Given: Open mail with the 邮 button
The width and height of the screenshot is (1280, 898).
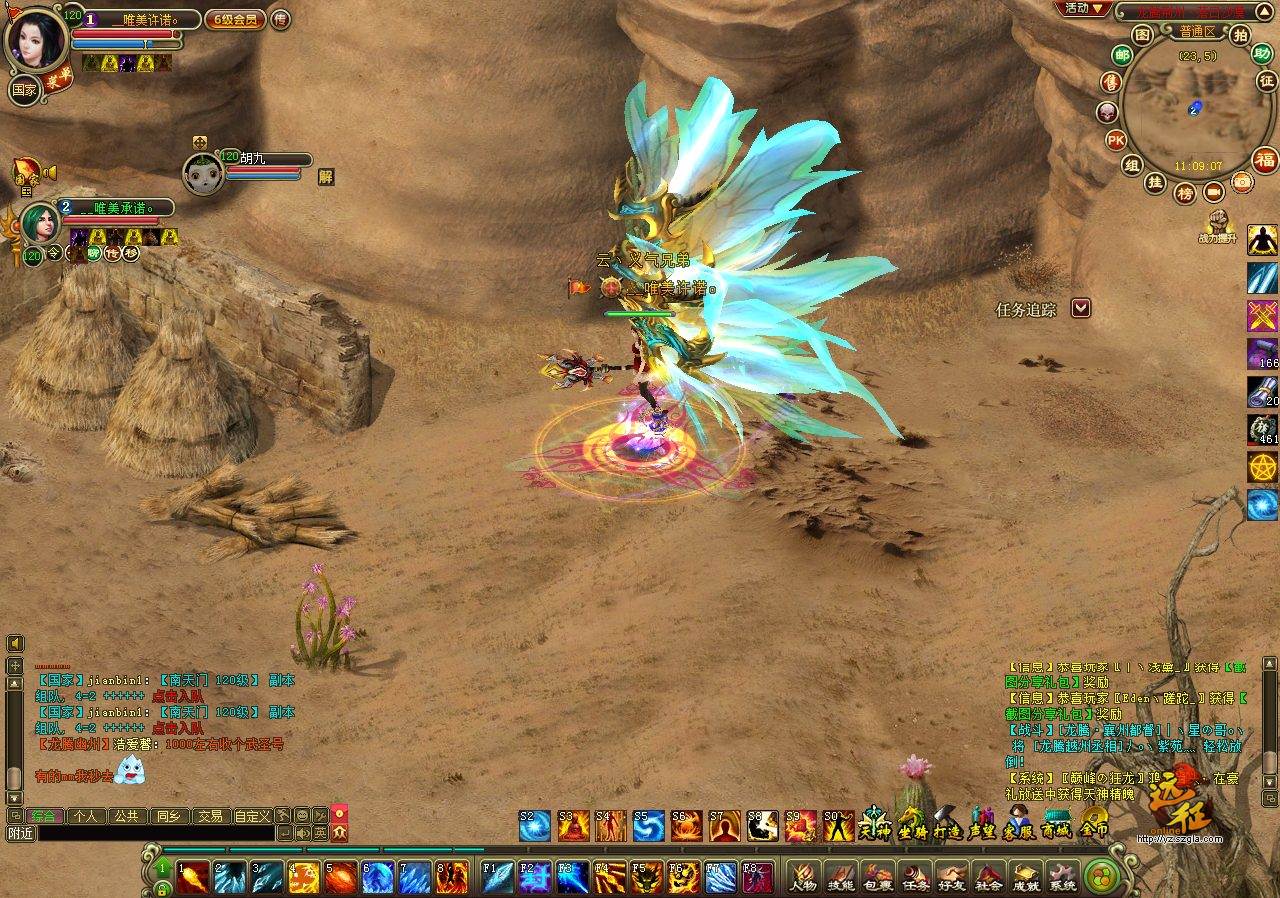Looking at the screenshot, I should pyautogui.click(x=1121, y=55).
